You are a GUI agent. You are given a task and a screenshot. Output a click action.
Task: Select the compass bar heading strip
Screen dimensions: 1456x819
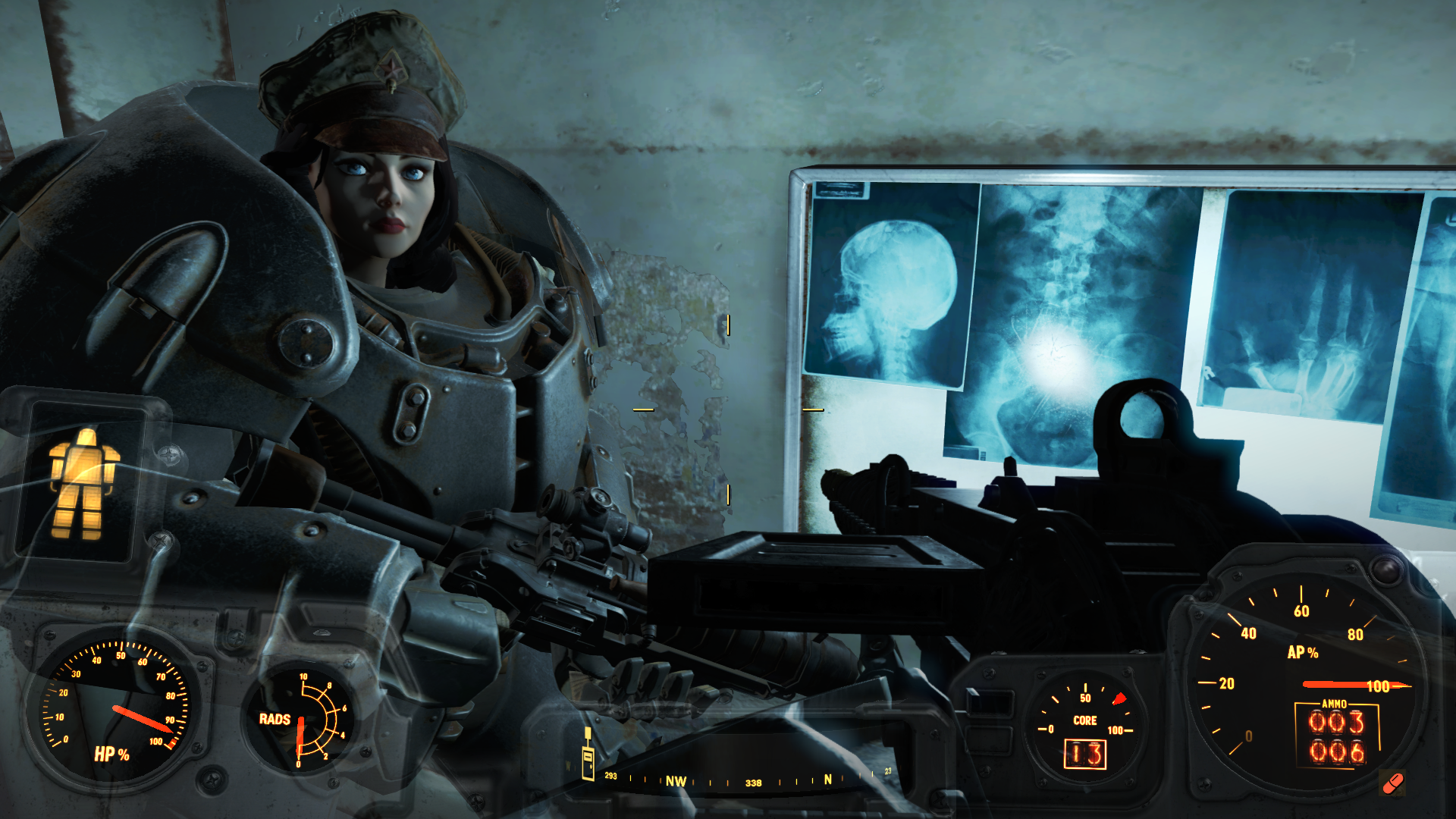(x=747, y=780)
